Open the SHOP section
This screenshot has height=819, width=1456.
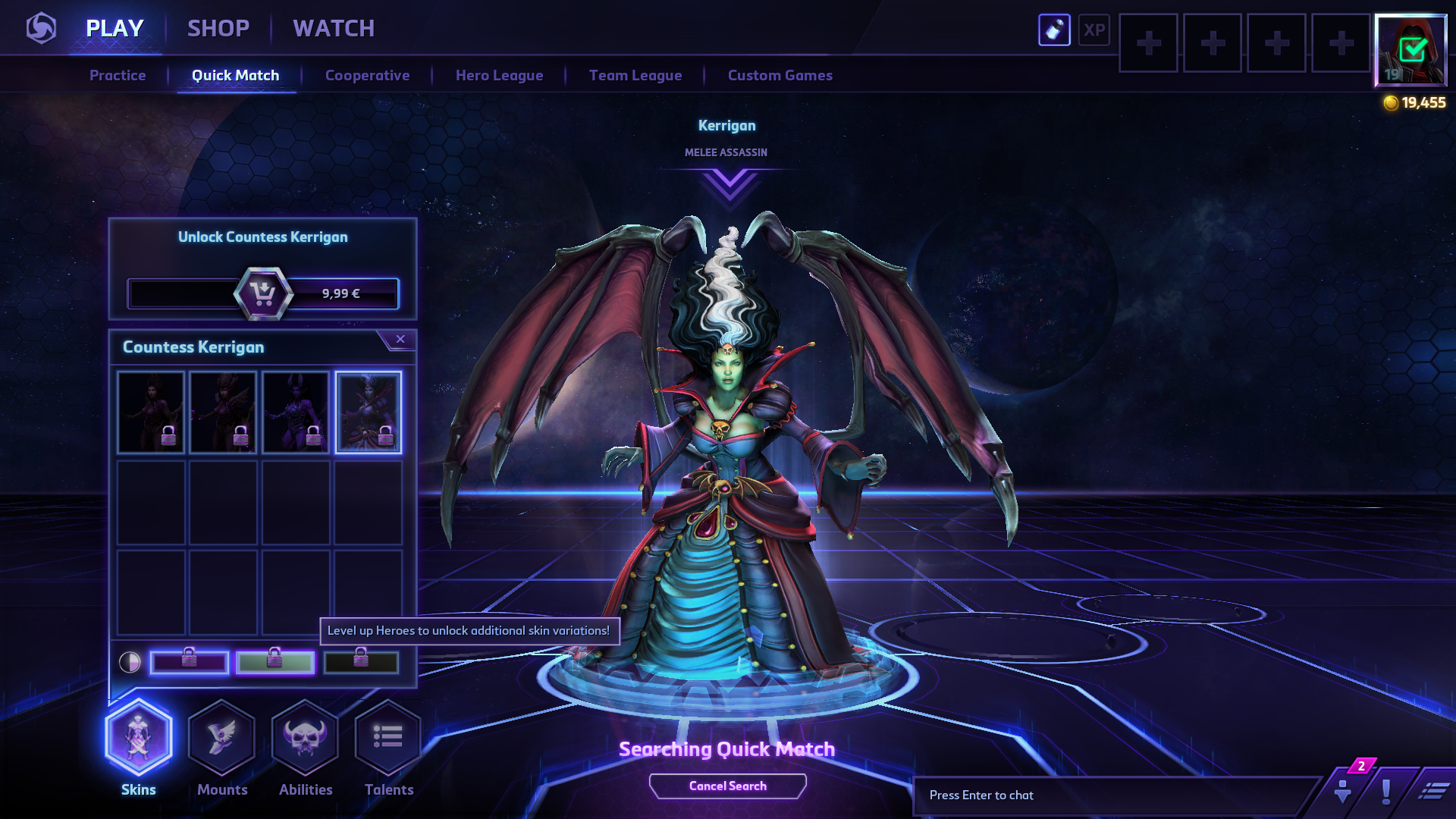(218, 29)
